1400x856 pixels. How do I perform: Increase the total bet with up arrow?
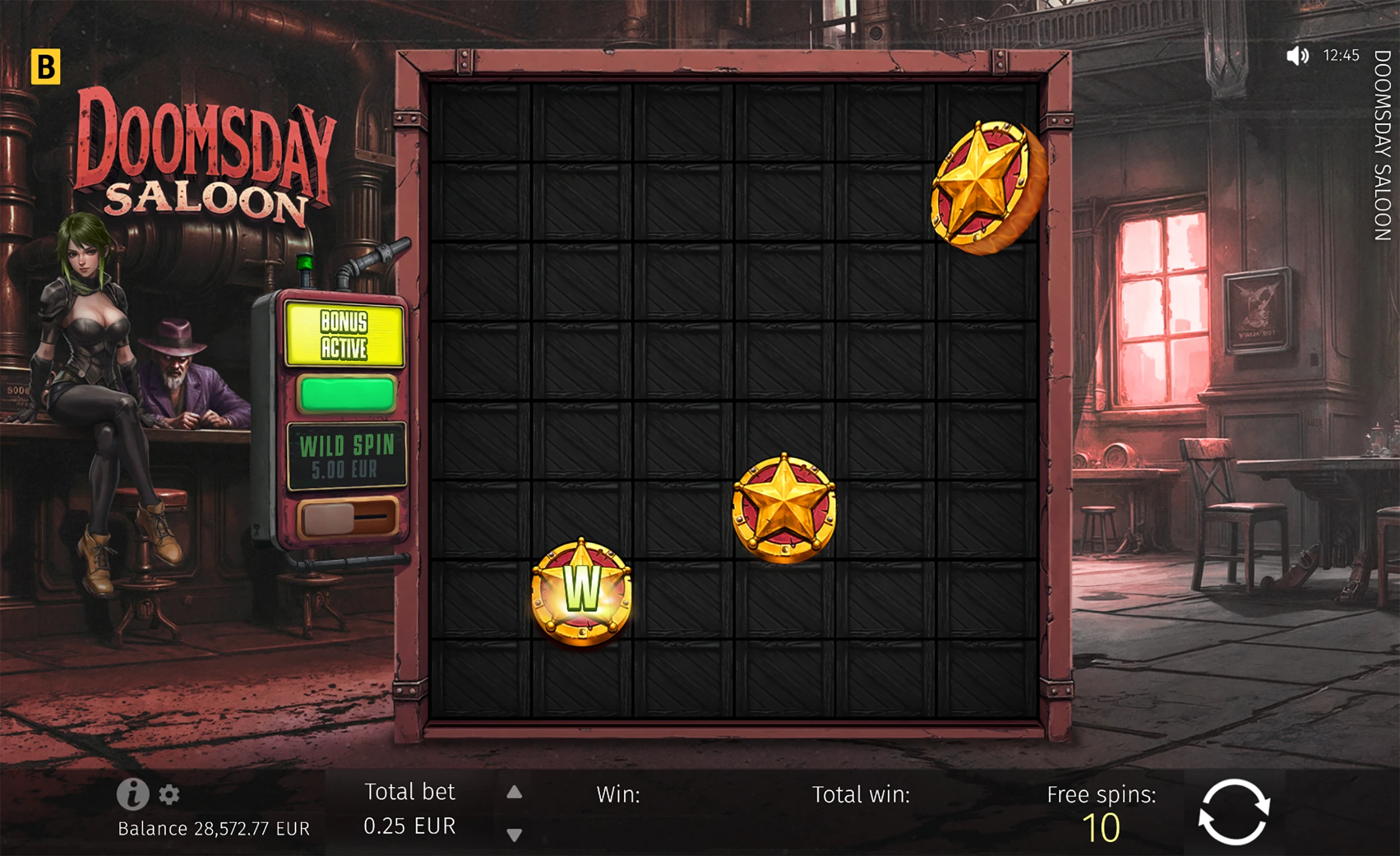tap(514, 792)
